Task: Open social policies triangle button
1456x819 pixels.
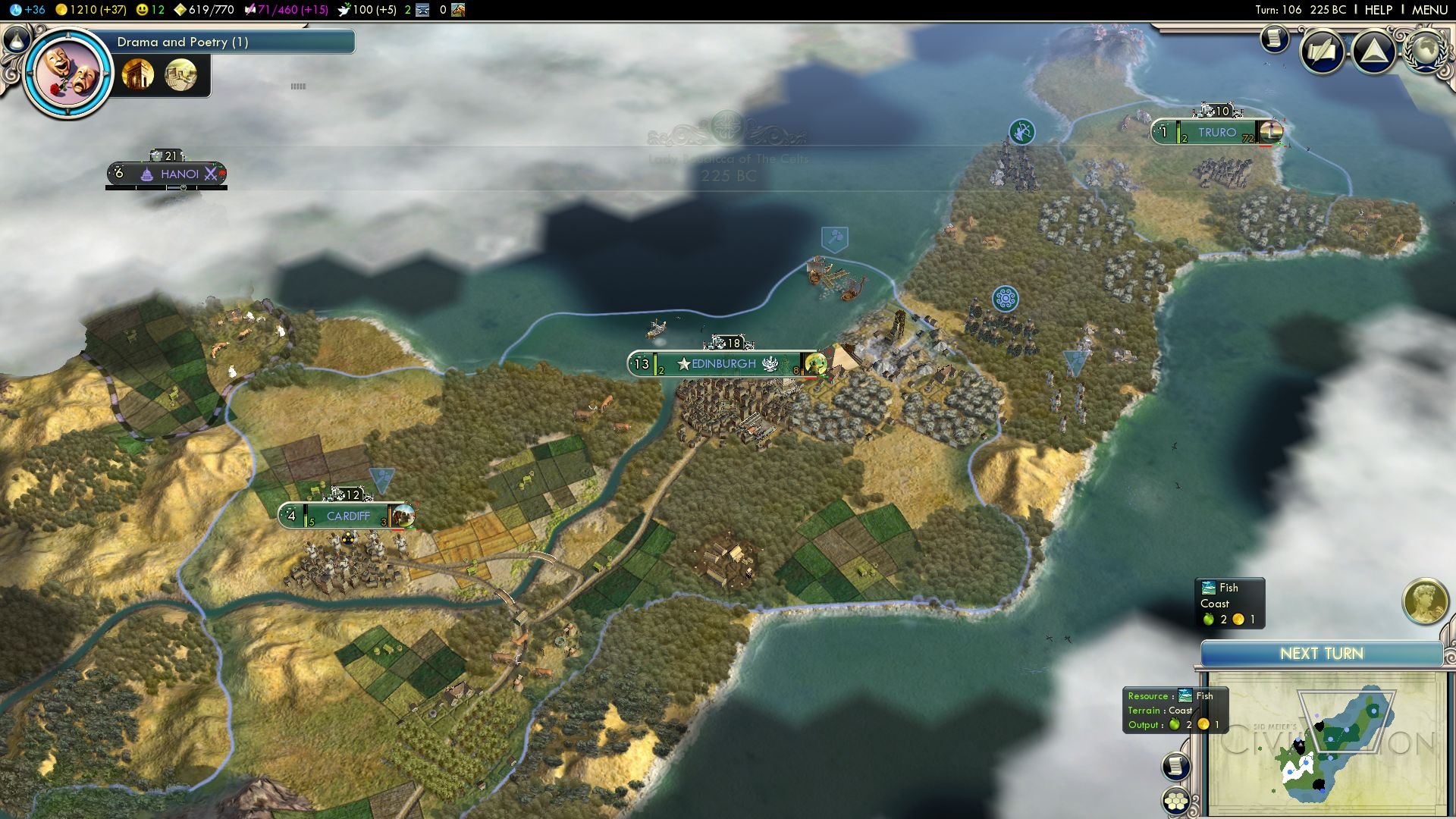Action: 1373,52
